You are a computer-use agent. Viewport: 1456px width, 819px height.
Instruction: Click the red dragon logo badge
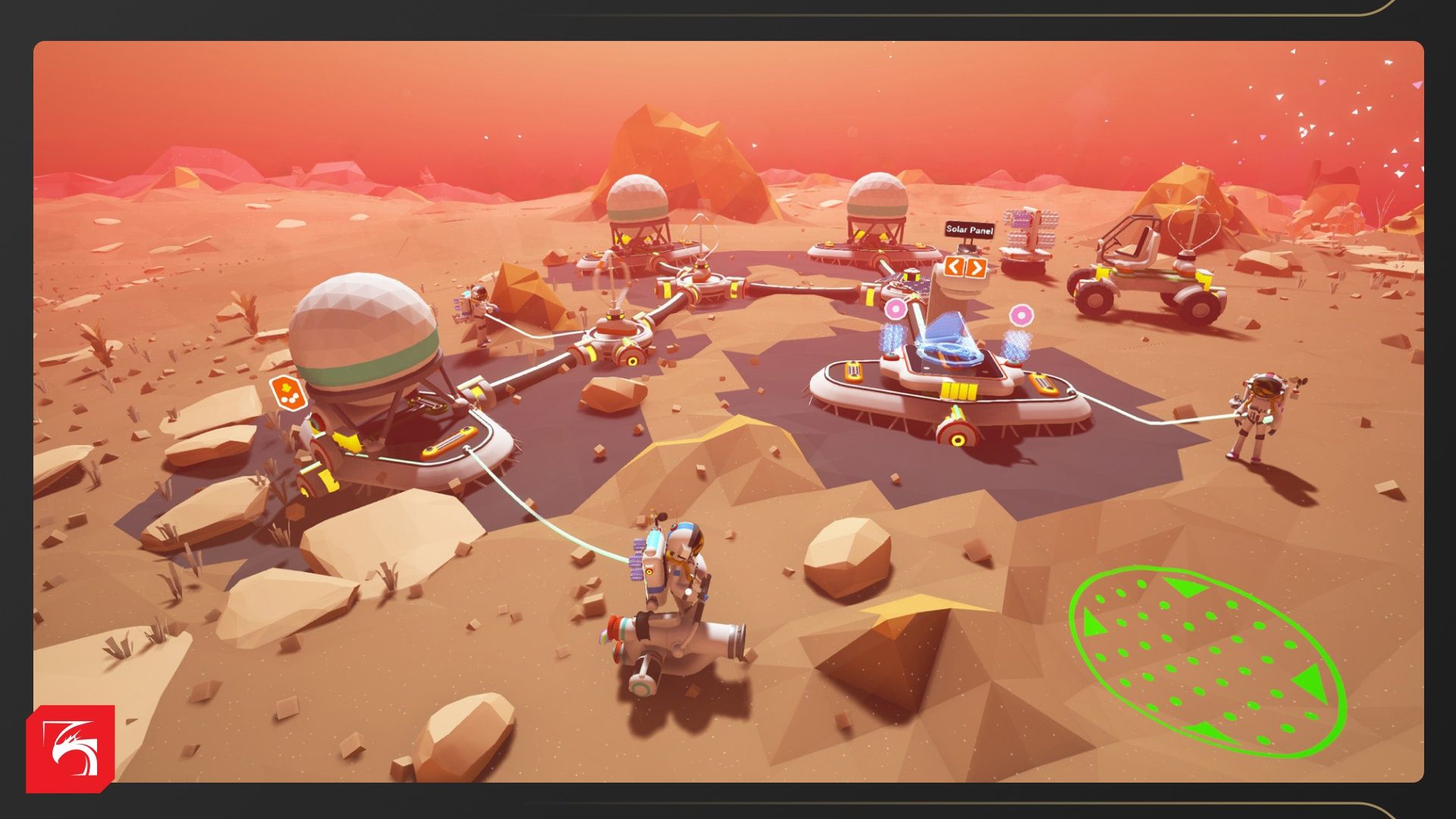click(x=71, y=748)
